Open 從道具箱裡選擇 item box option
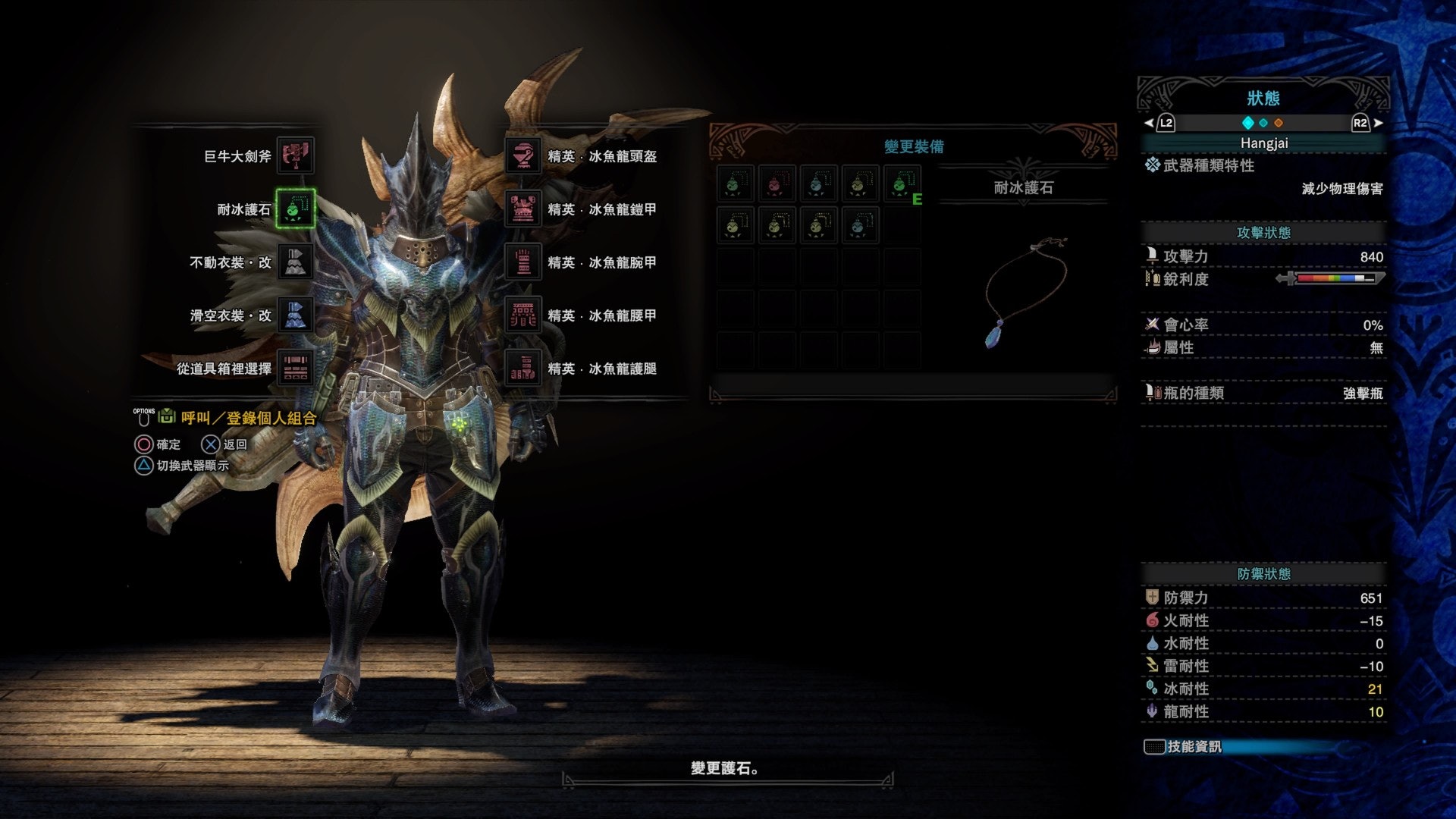The height and width of the screenshot is (819, 1456). (x=295, y=369)
